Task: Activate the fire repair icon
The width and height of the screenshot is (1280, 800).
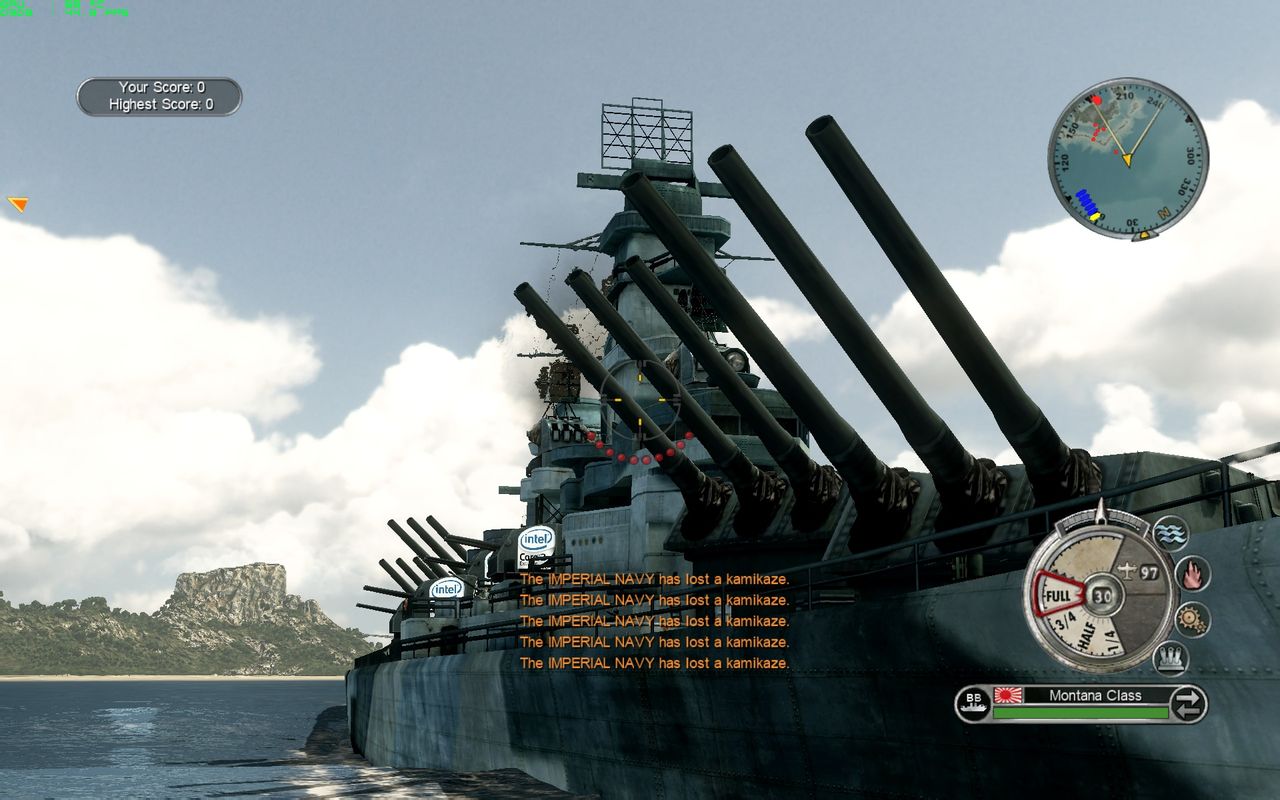Action: (1191, 574)
